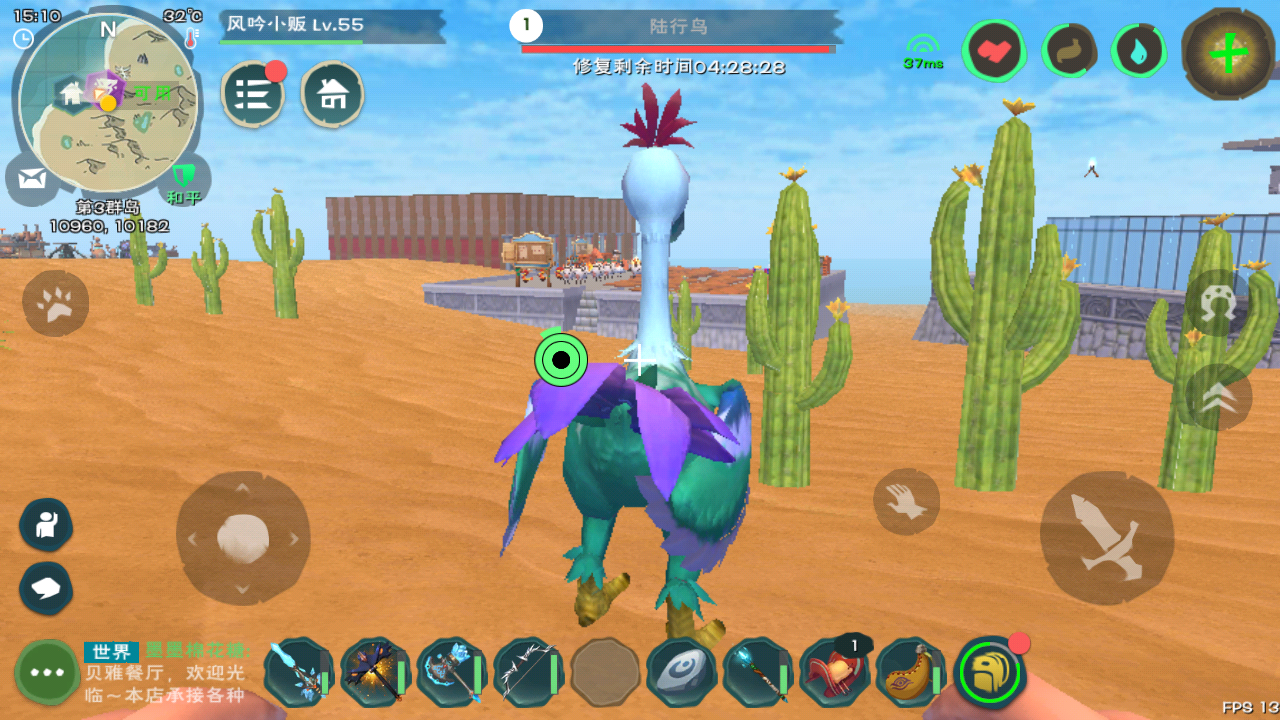Tap the horseshoe mount button
This screenshot has width=1280, height=720.
coord(1217,304)
